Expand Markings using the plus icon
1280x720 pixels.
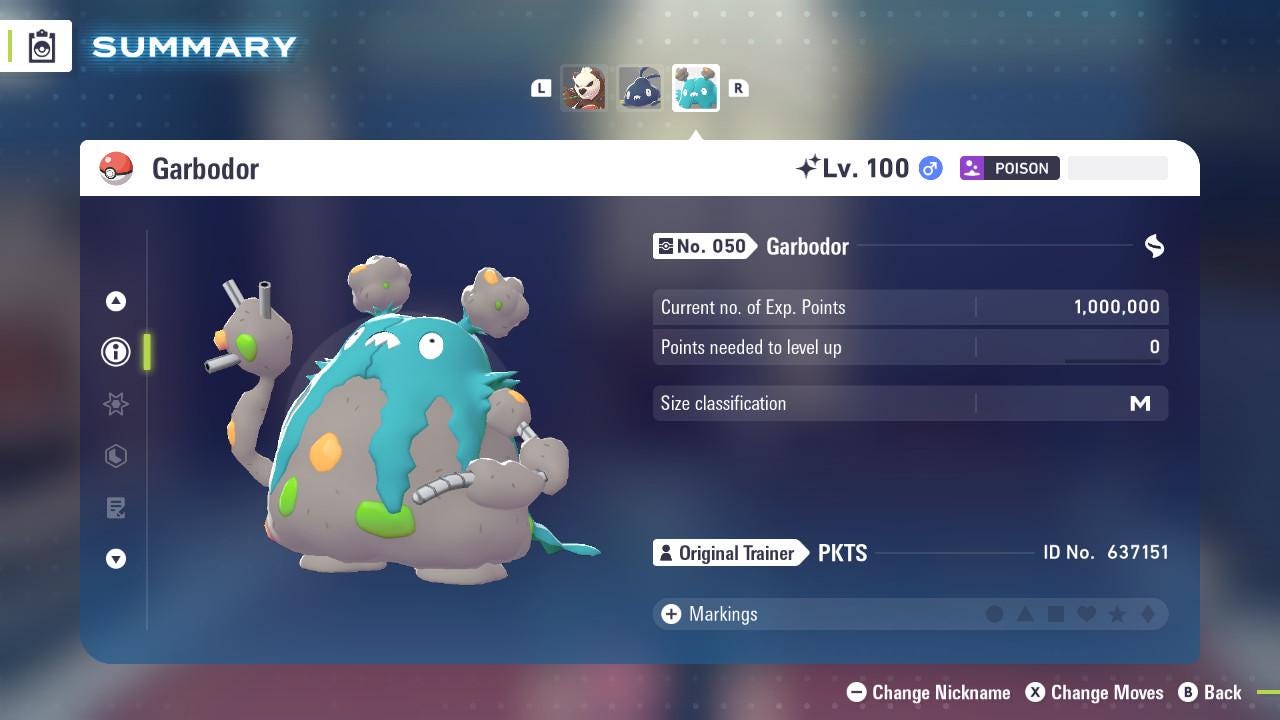669,614
